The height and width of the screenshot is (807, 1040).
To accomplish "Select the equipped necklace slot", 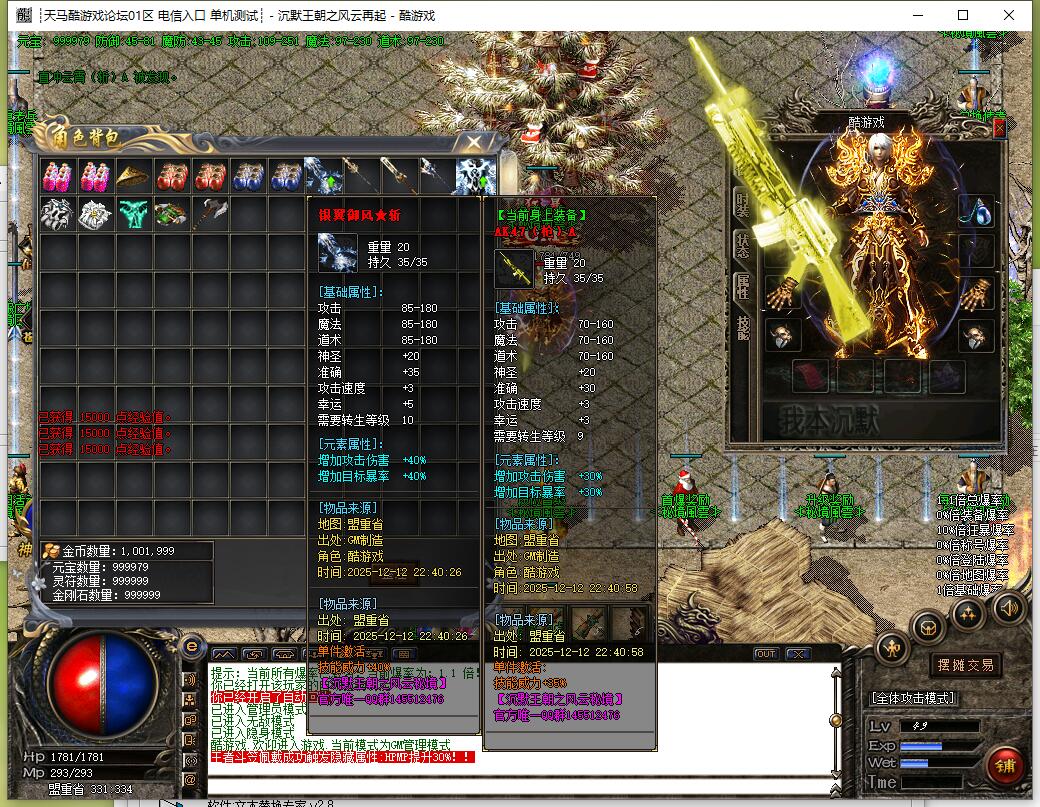I will [x=976, y=212].
